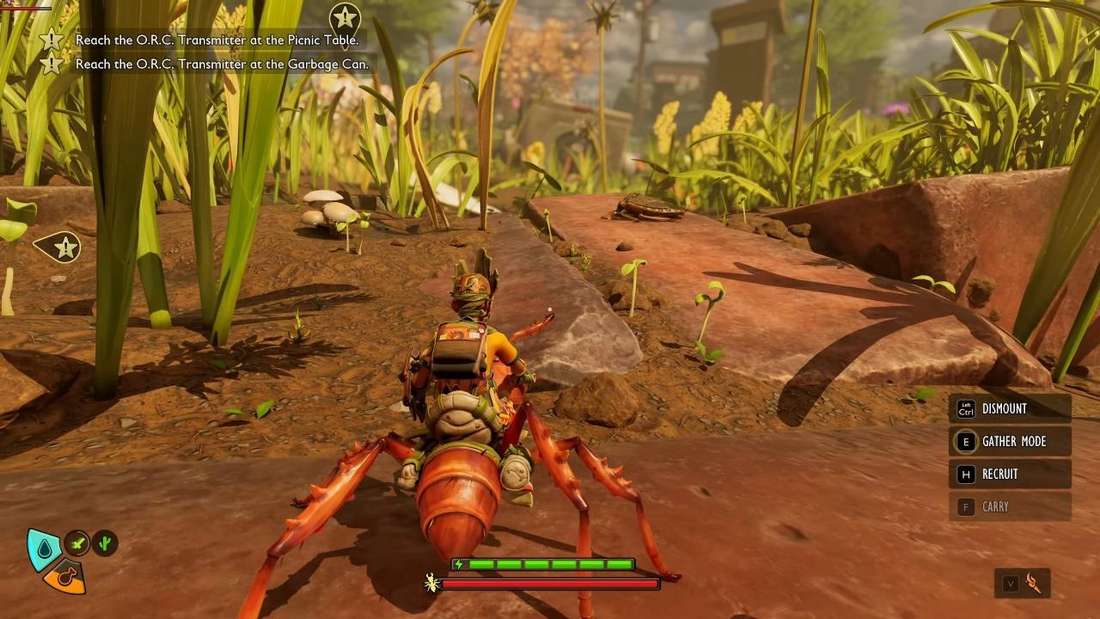Click the downward-pointing quest waypoint pin
The height and width of the screenshot is (619, 1100).
[x=345, y=17]
